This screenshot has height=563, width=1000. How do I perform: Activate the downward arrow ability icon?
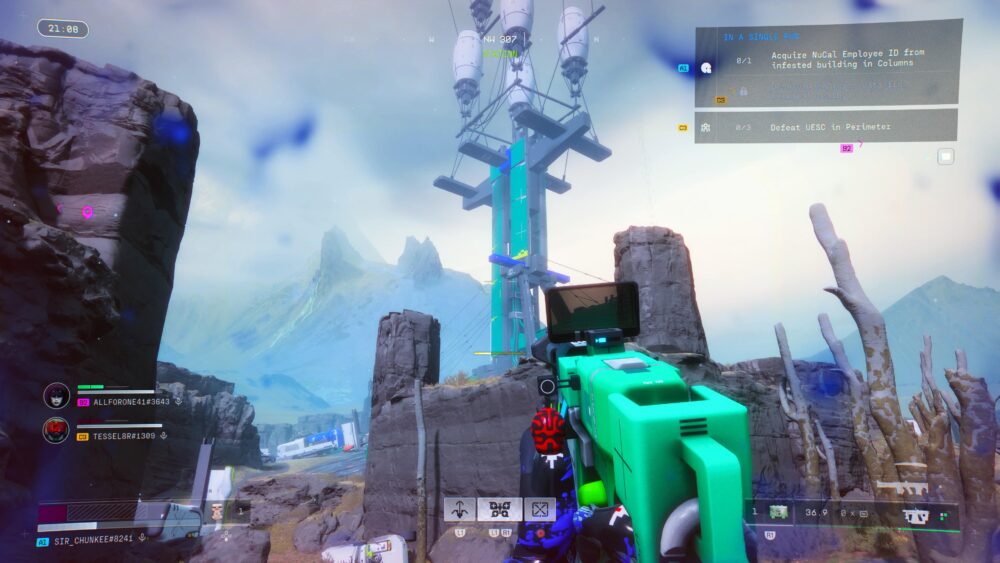459,510
